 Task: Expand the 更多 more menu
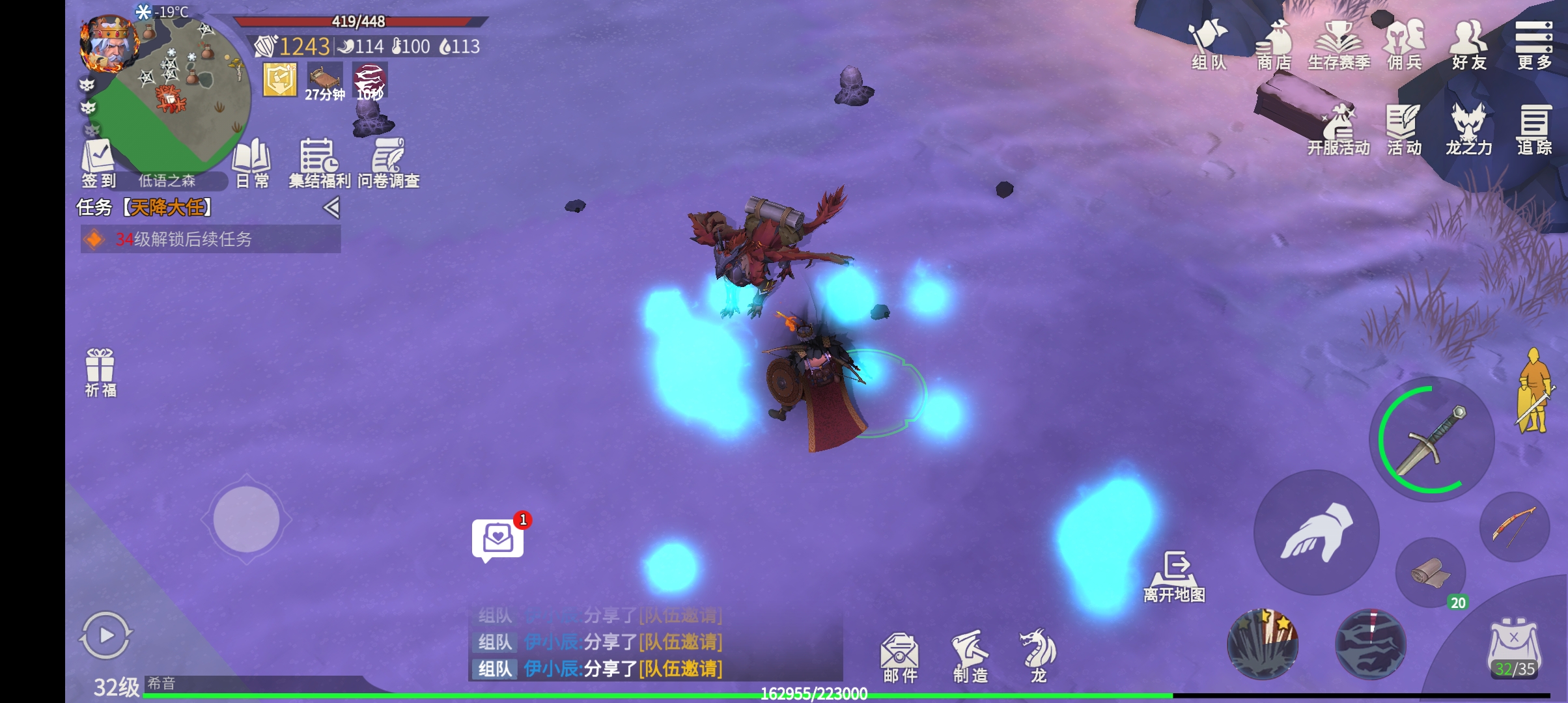click(1534, 44)
